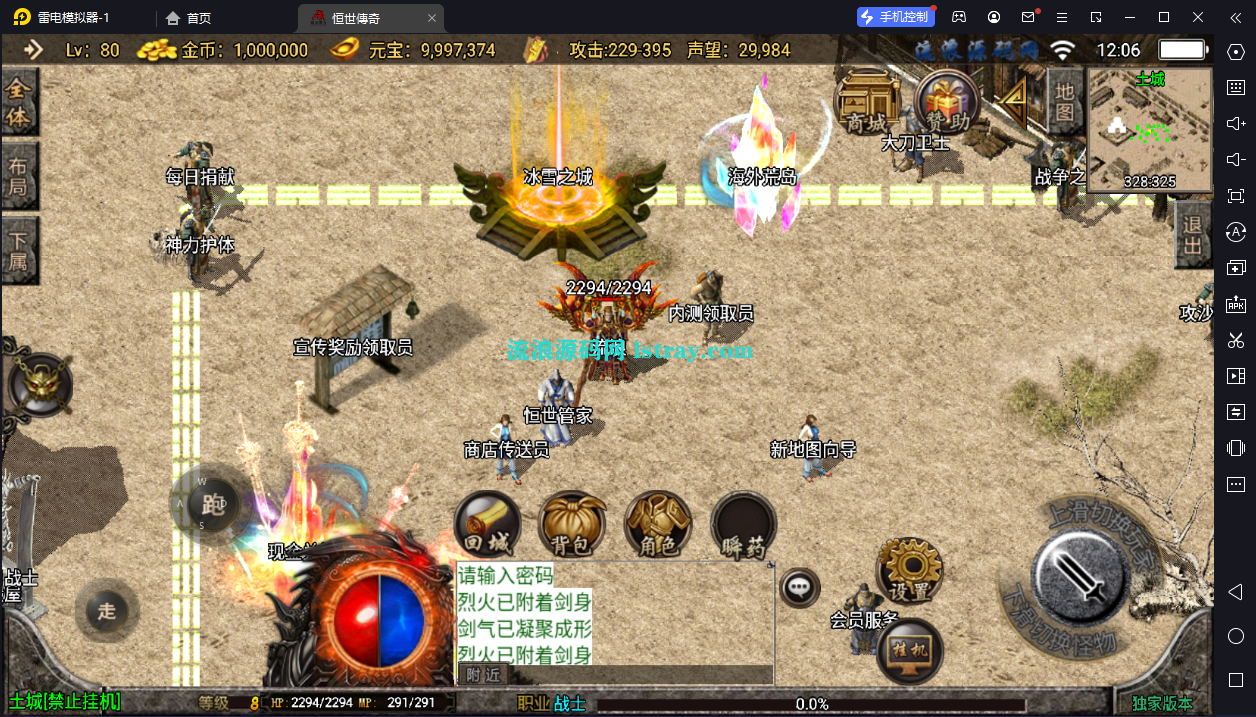Switch to 走 walk mode
This screenshot has width=1256, height=717.
point(107,611)
